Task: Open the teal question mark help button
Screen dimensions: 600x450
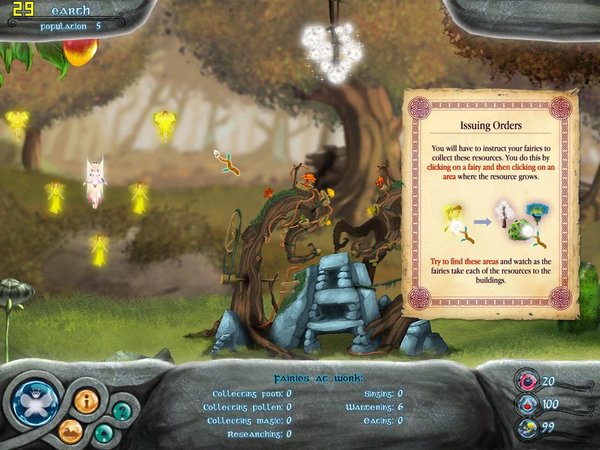Action: point(120,410)
